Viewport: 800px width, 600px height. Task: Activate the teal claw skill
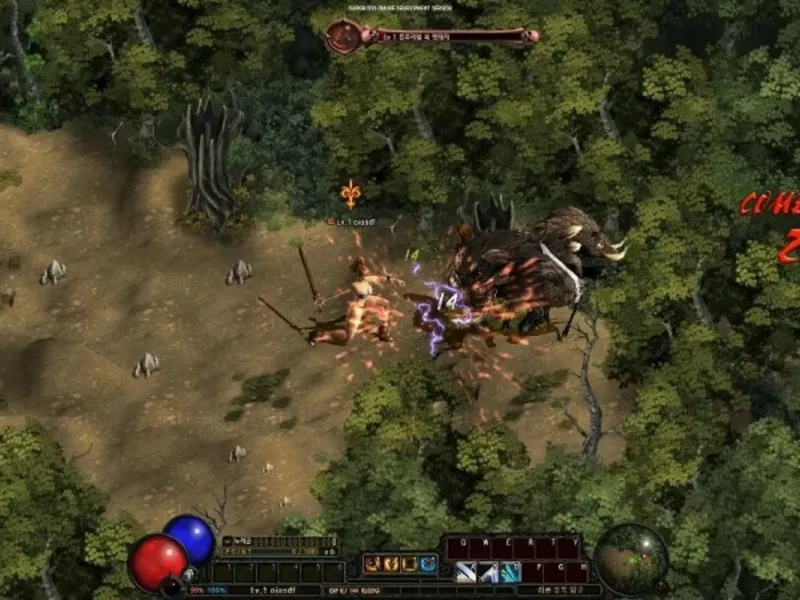pyautogui.click(x=510, y=572)
